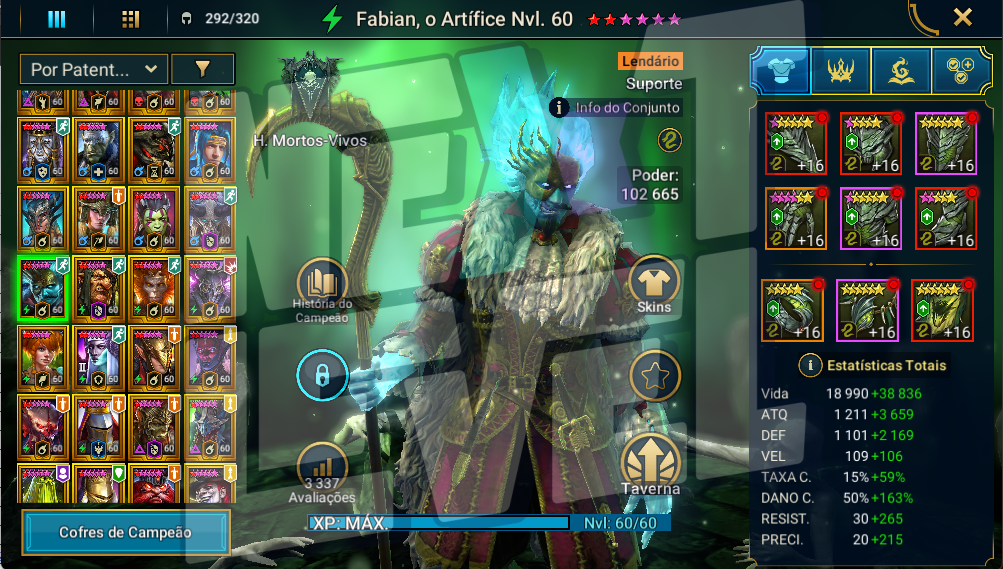Switch to the grid view layout
Viewport: 1003px width, 569px height.
click(130, 19)
